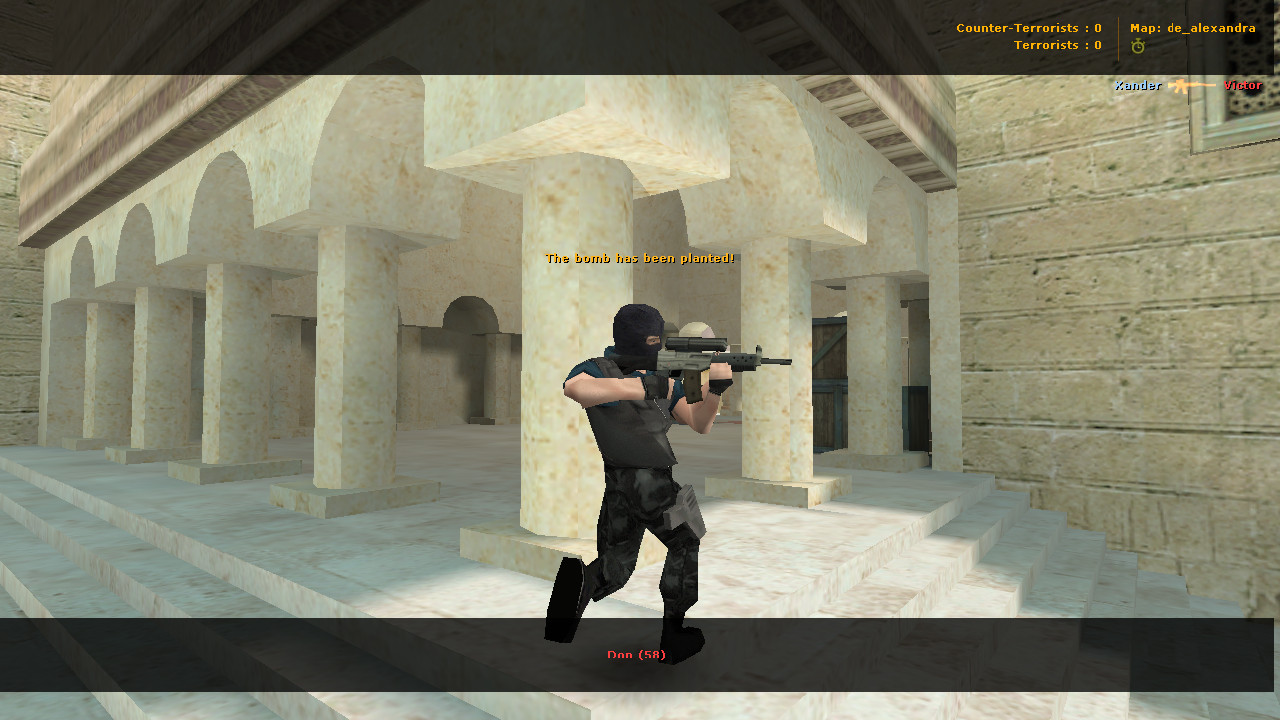Click the zero next to Counter-Terrorists

click(x=1097, y=28)
